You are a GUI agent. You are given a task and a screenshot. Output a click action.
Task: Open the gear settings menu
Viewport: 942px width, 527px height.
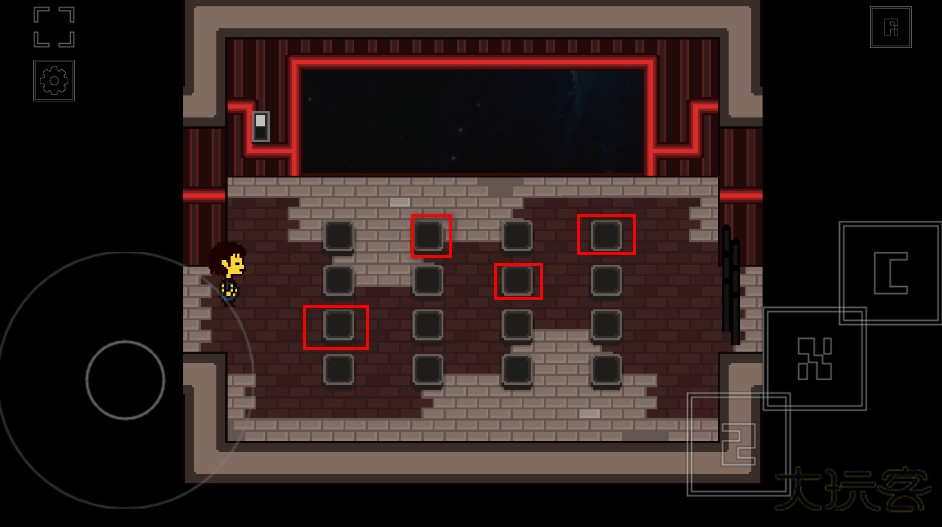[54, 81]
